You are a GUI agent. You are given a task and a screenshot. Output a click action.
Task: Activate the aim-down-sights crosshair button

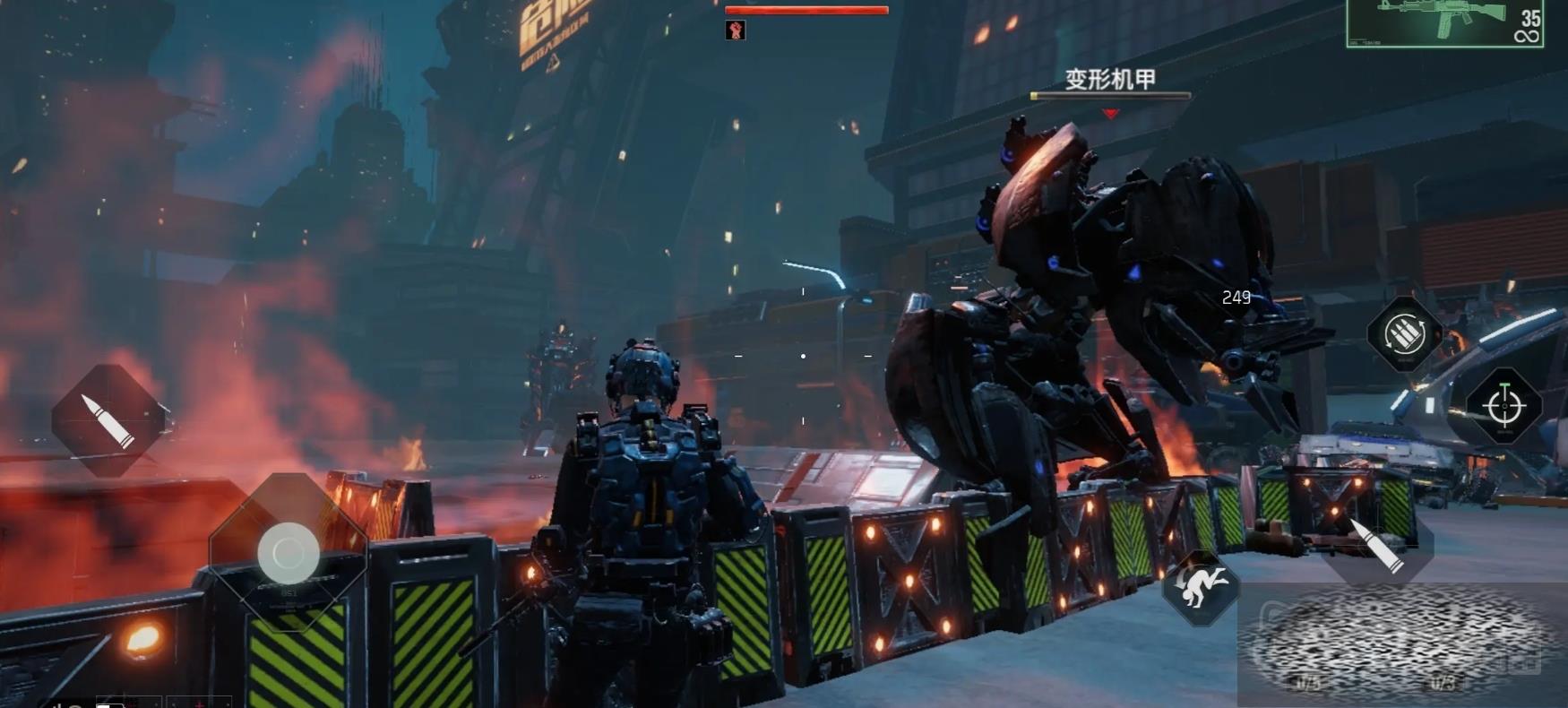point(1503,406)
